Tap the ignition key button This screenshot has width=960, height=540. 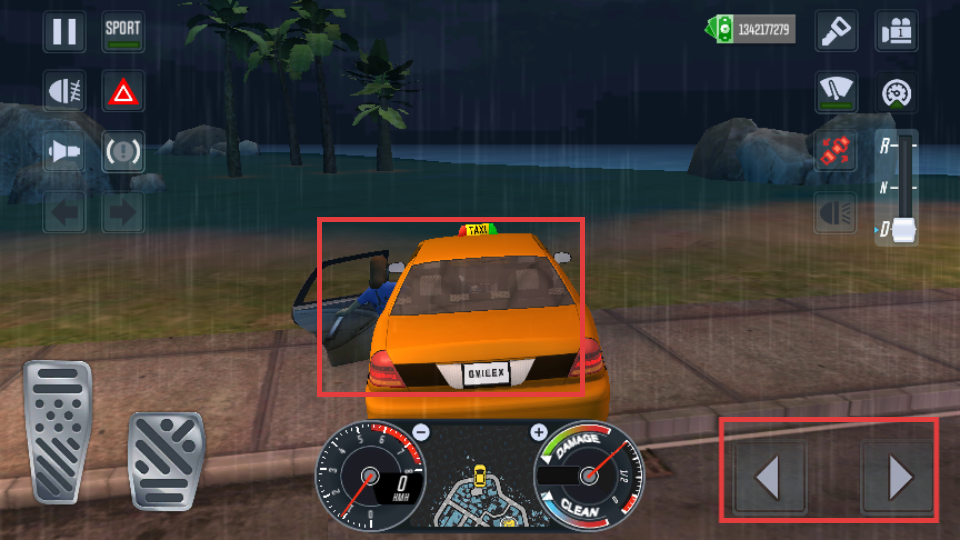(835, 31)
